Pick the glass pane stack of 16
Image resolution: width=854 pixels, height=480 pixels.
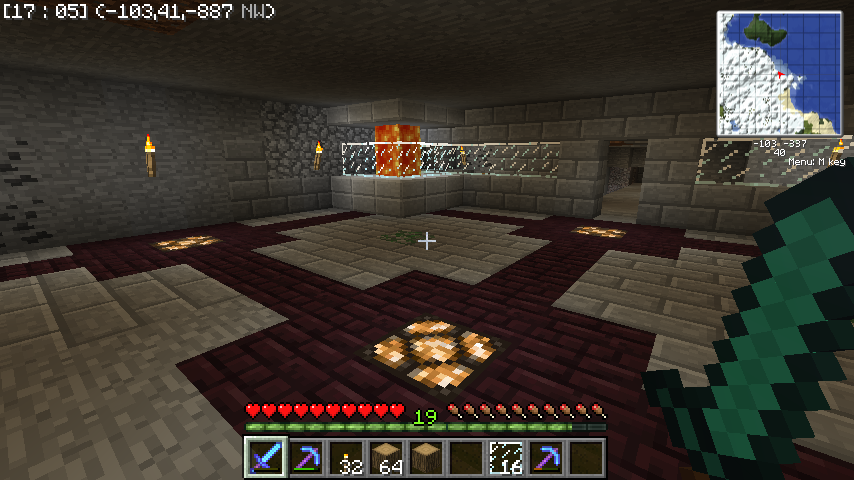(505, 457)
